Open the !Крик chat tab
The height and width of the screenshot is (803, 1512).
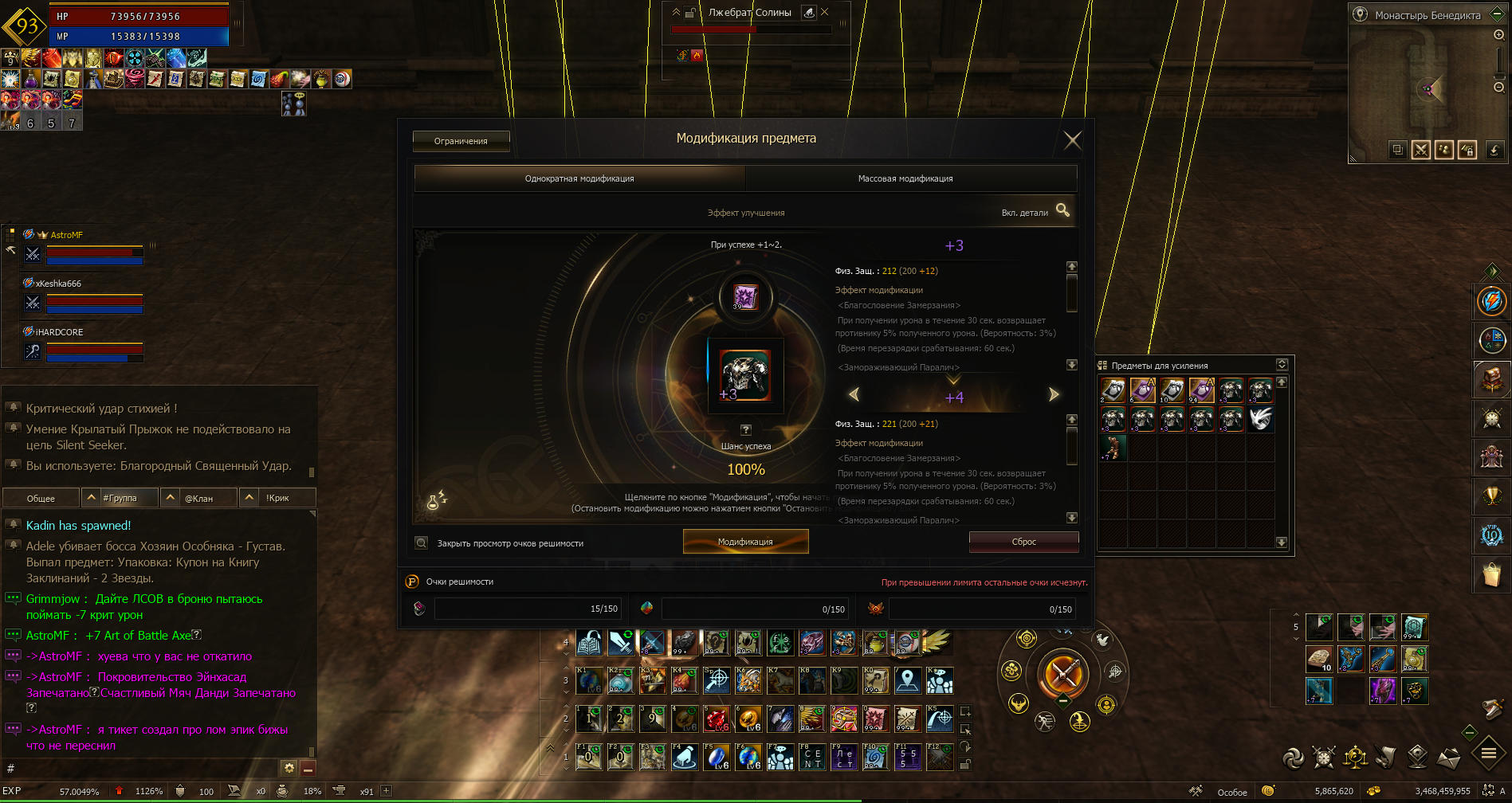[277, 498]
